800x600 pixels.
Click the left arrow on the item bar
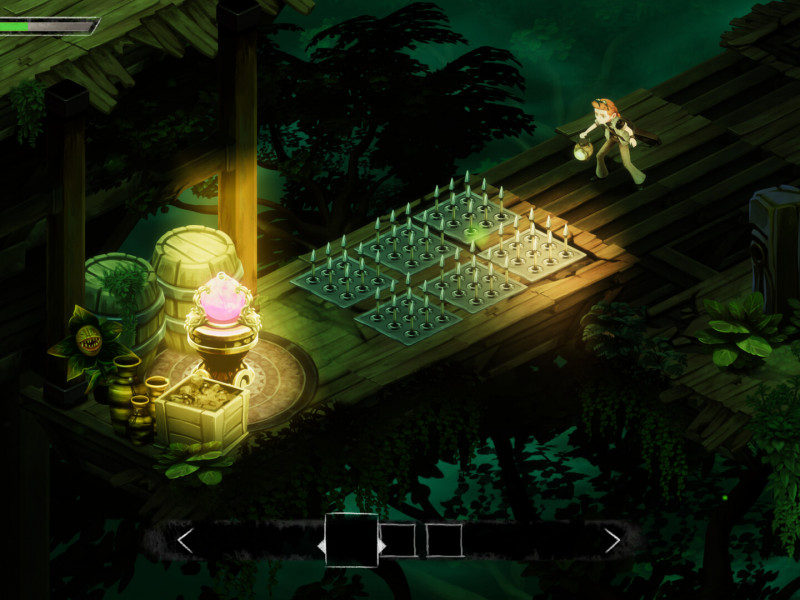[184, 541]
